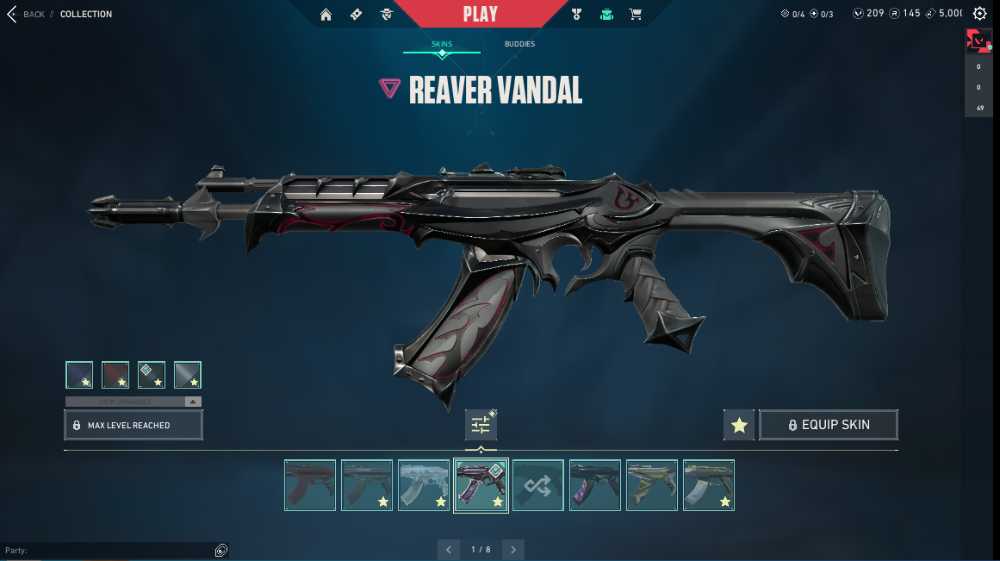
Task: Choose the red variant color swatch
Action: point(115,375)
